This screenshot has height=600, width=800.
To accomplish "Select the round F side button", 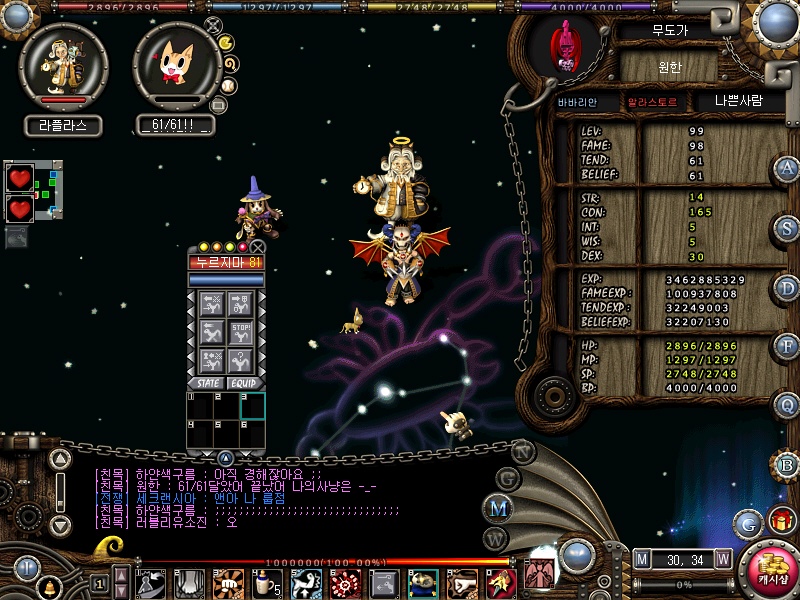I will [787, 347].
